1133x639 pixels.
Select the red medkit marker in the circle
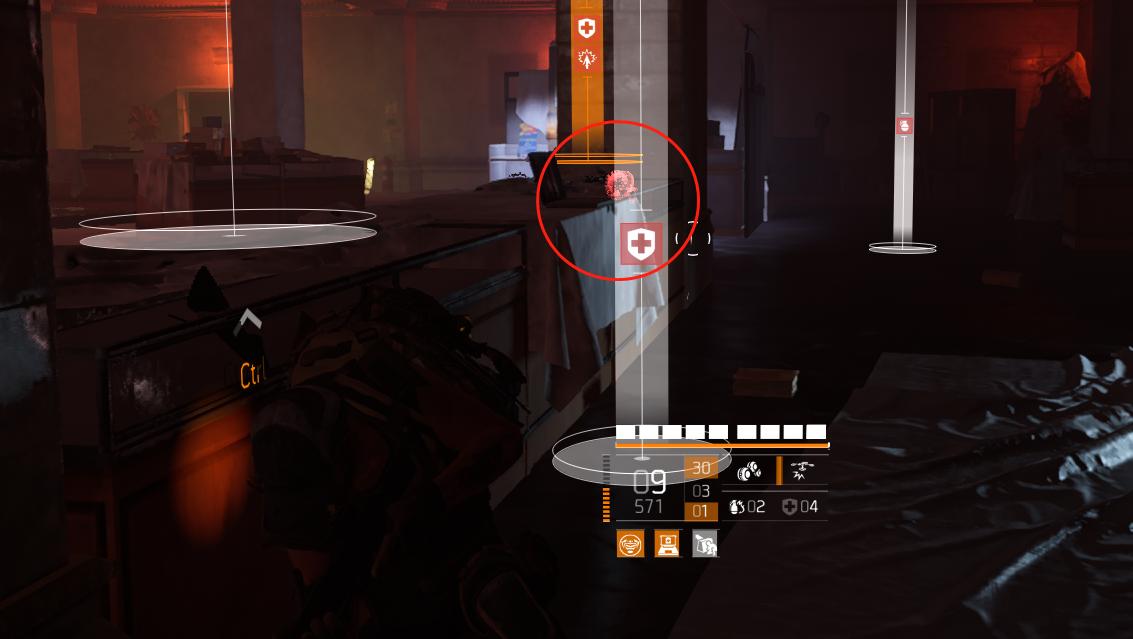coord(641,244)
